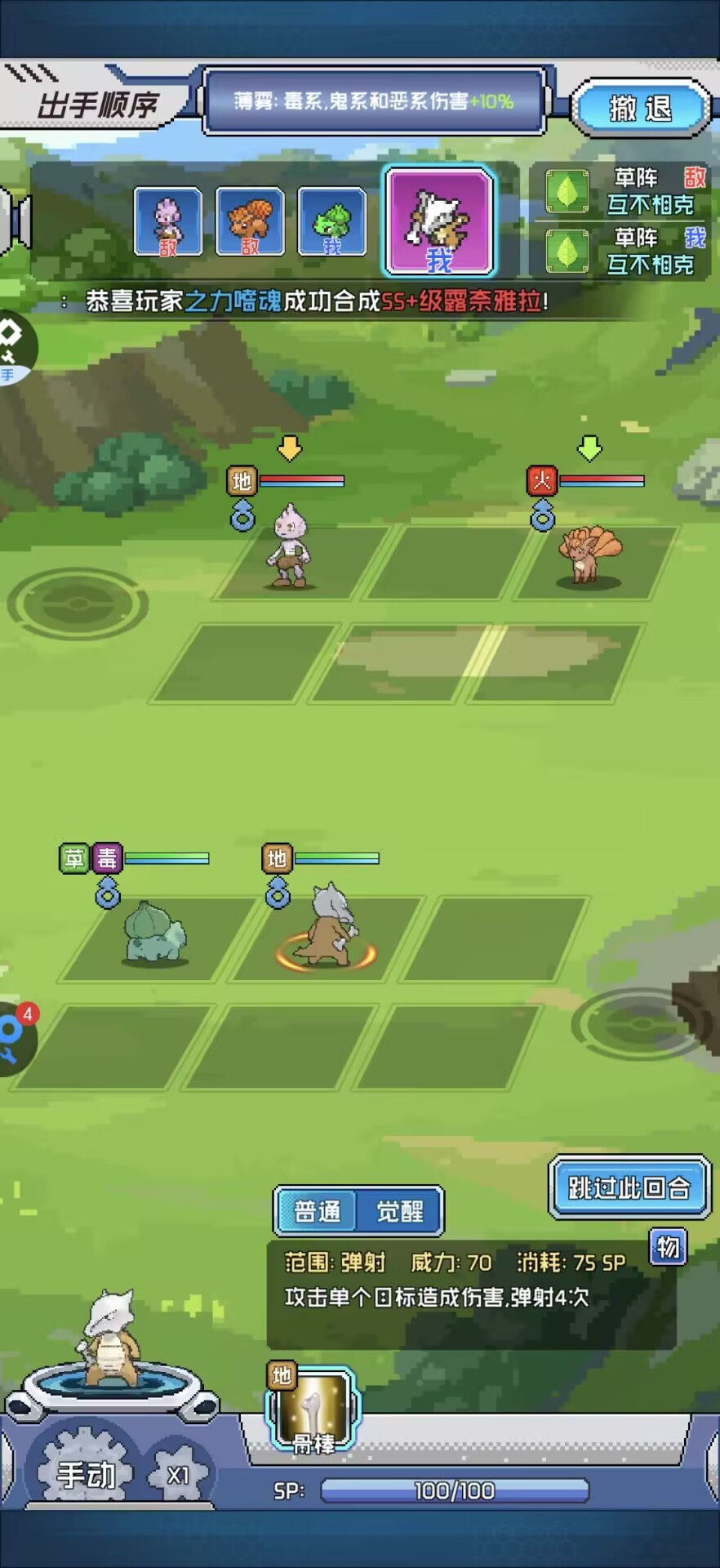Open the 物 item button

[x=668, y=1247]
